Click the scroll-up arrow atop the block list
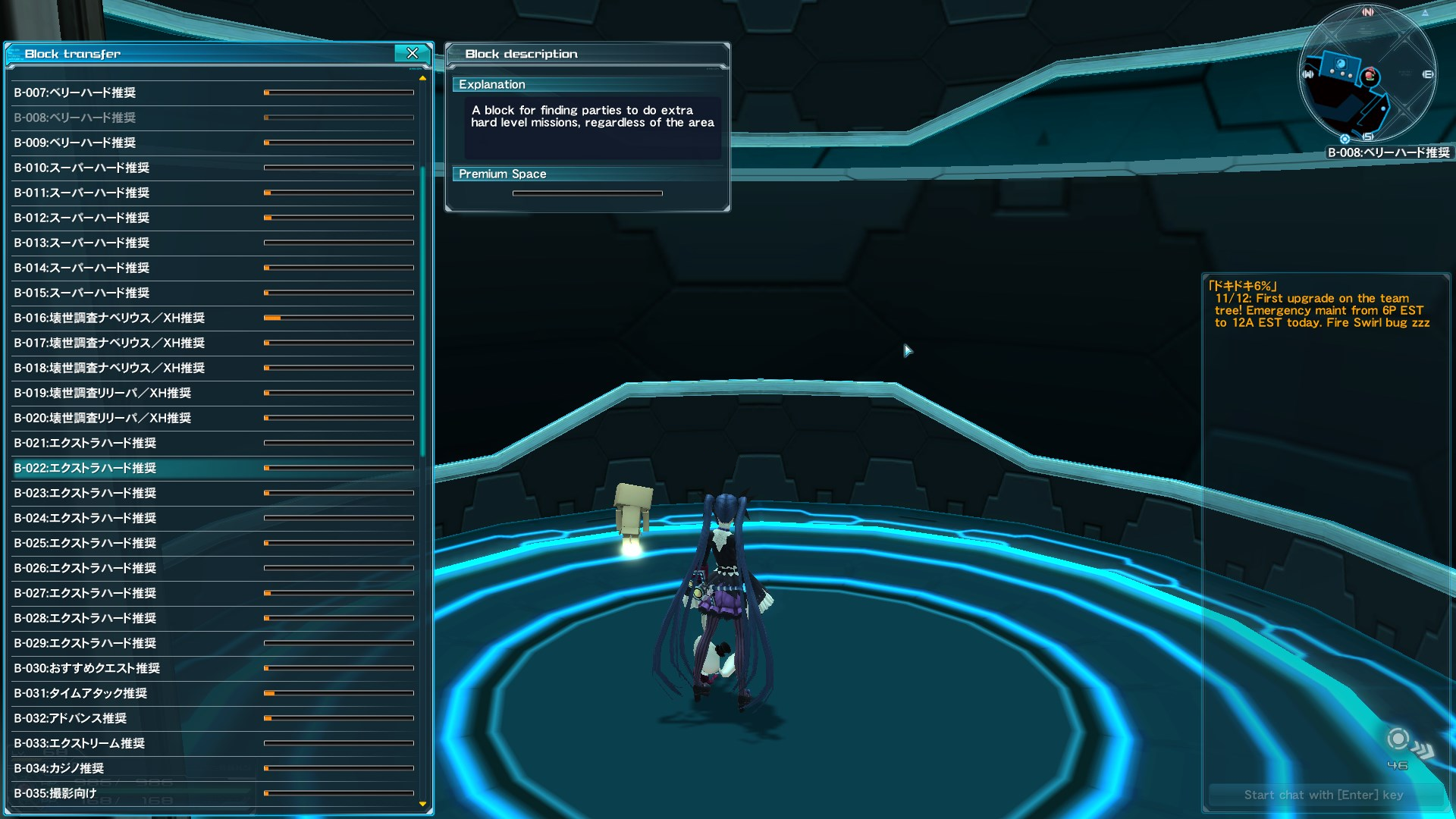1456x819 pixels. point(422,78)
